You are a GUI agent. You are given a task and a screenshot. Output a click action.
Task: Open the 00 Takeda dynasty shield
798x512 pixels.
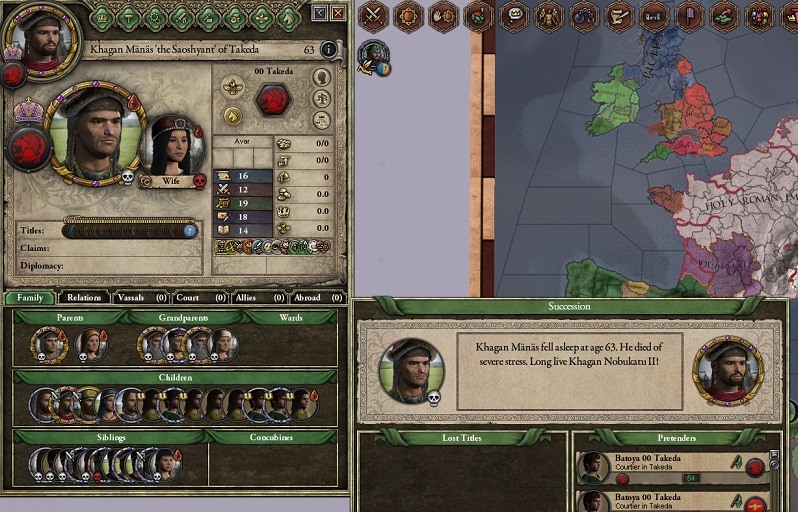click(273, 100)
